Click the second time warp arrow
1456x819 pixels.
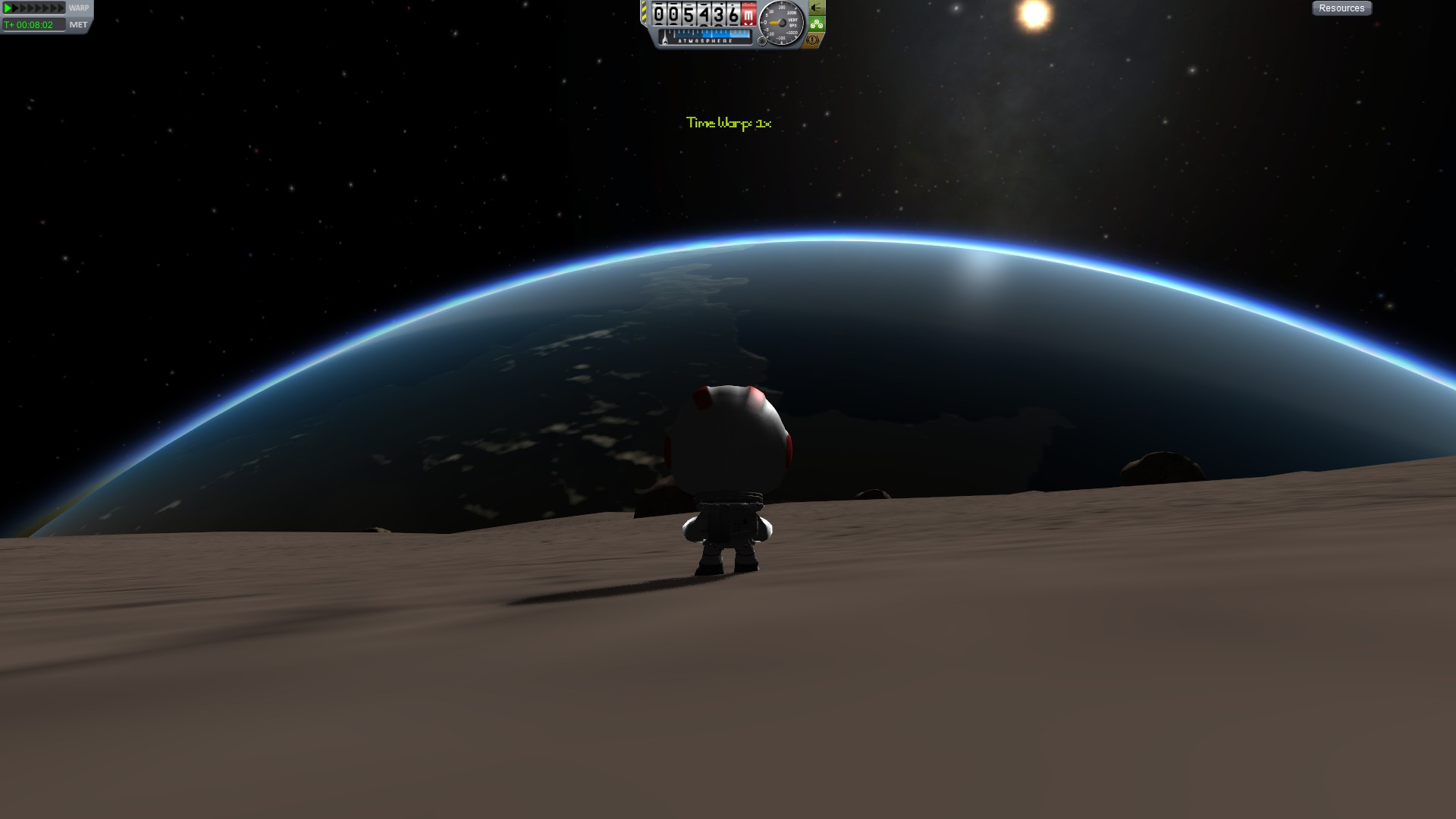(15, 8)
